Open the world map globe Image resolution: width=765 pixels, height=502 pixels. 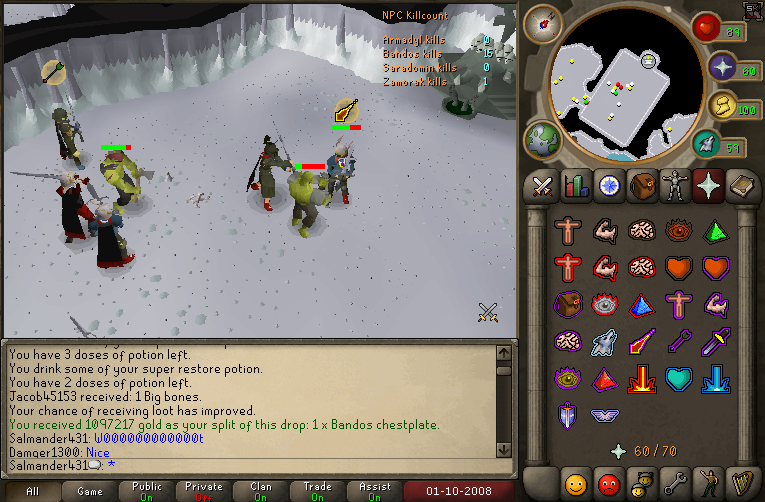pos(545,139)
